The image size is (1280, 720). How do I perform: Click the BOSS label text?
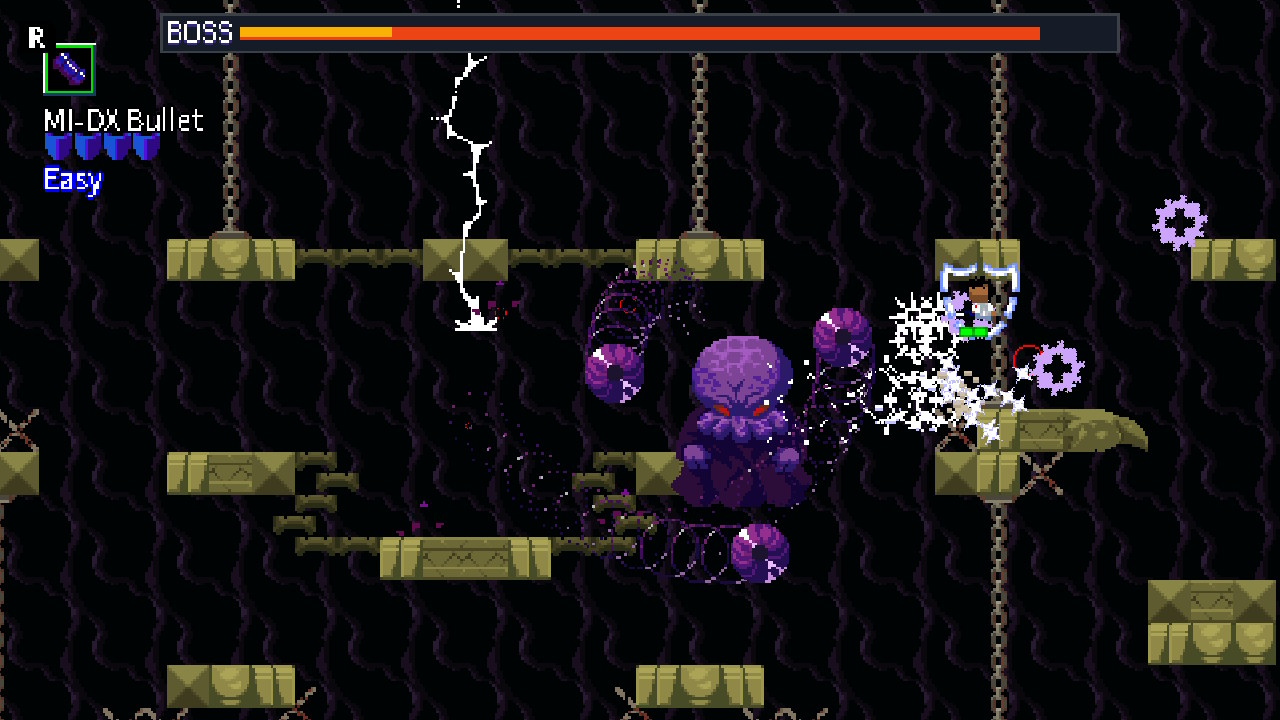[199, 33]
